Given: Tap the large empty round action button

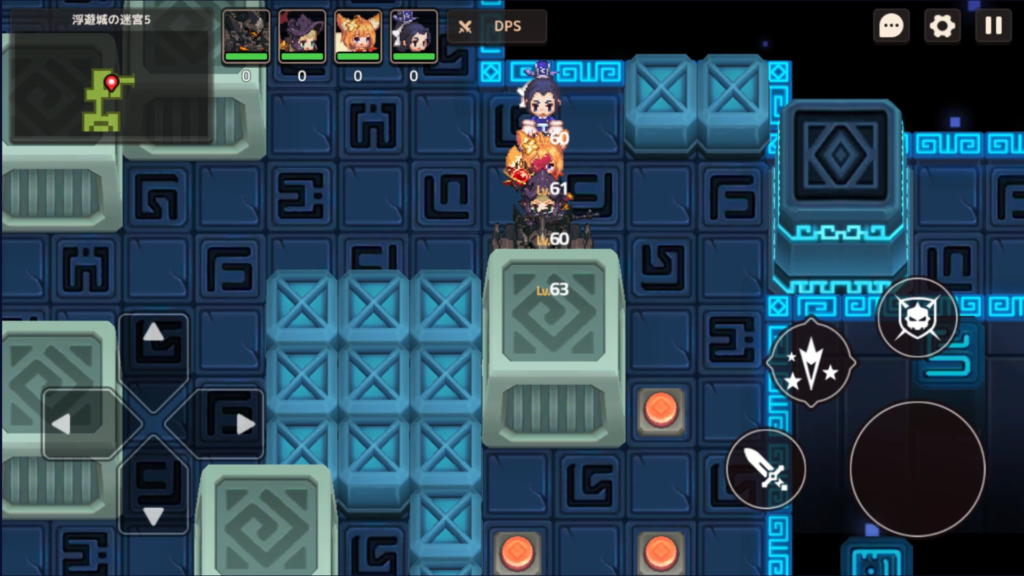Looking at the screenshot, I should (917, 468).
